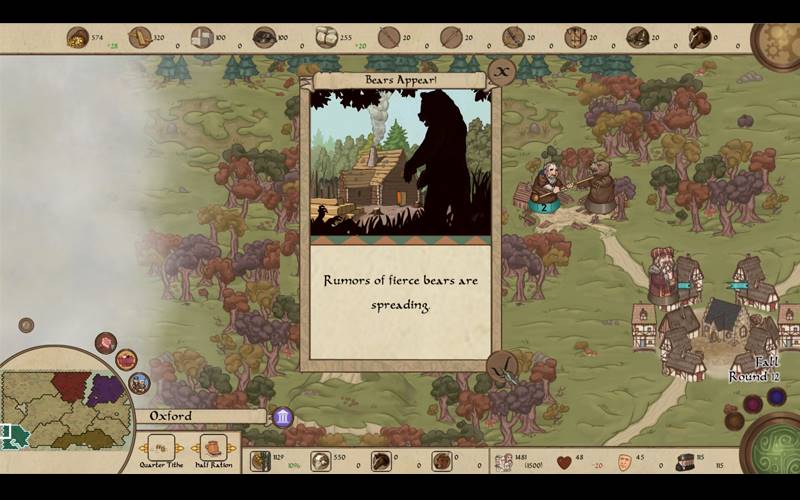
Task: Confirm the event with the checkmark button
Action: coord(501,369)
